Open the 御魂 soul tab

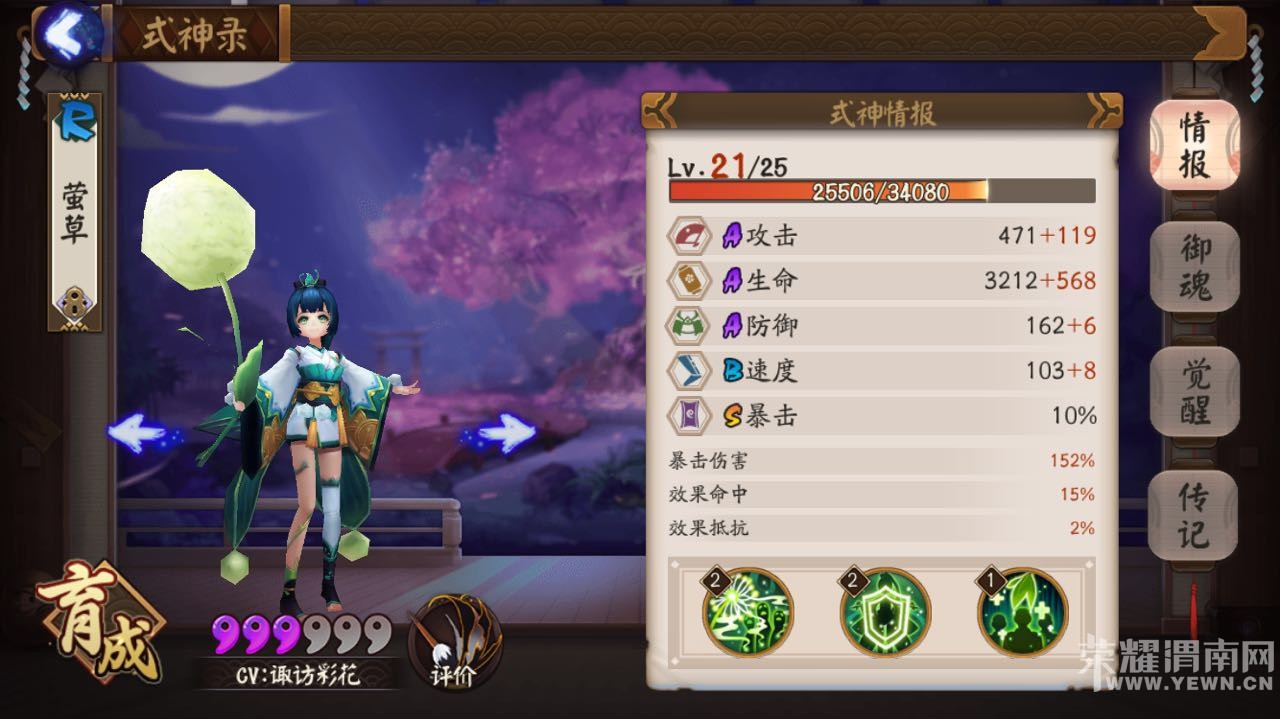click(1194, 265)
